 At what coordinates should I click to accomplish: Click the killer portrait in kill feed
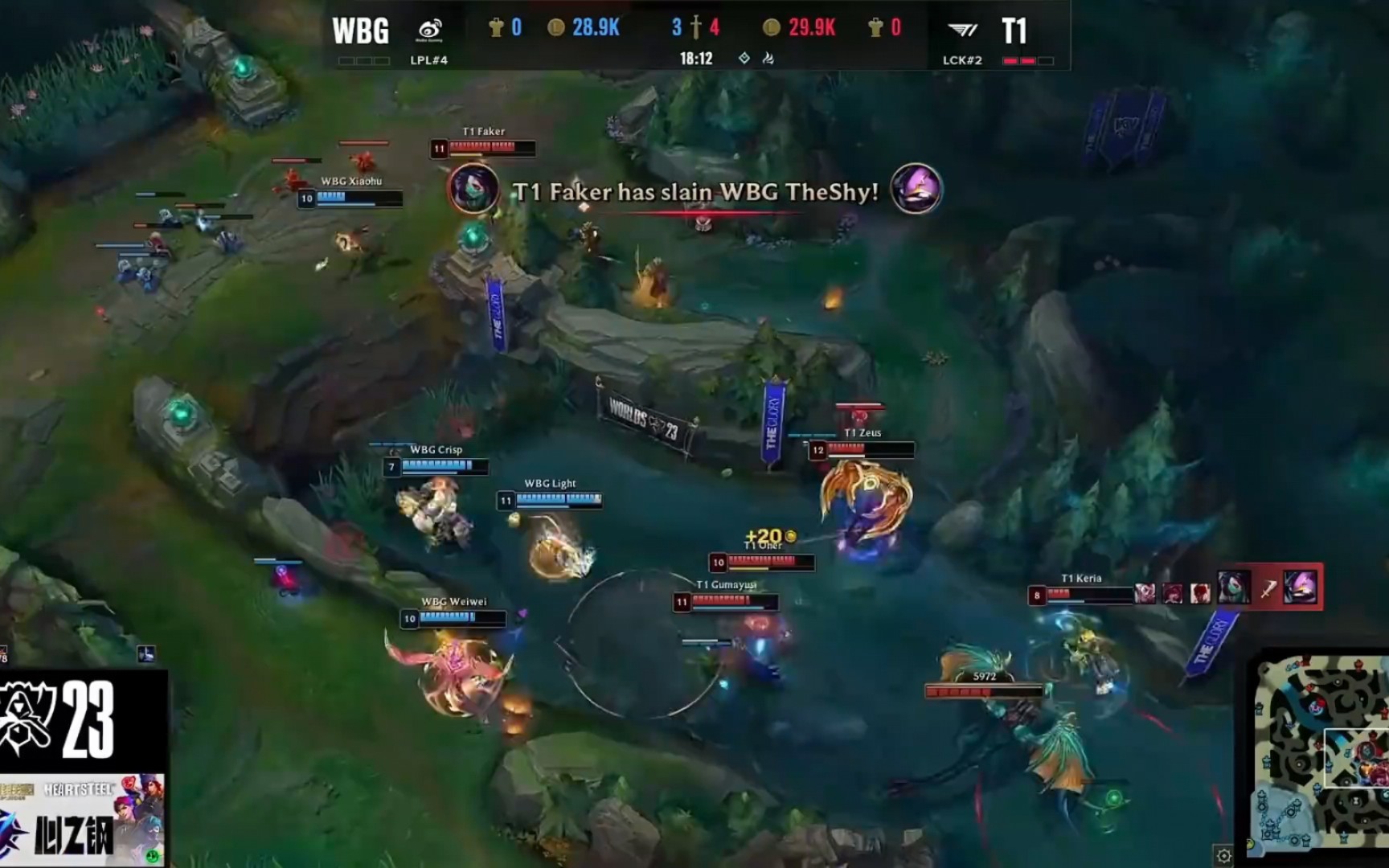473,189
